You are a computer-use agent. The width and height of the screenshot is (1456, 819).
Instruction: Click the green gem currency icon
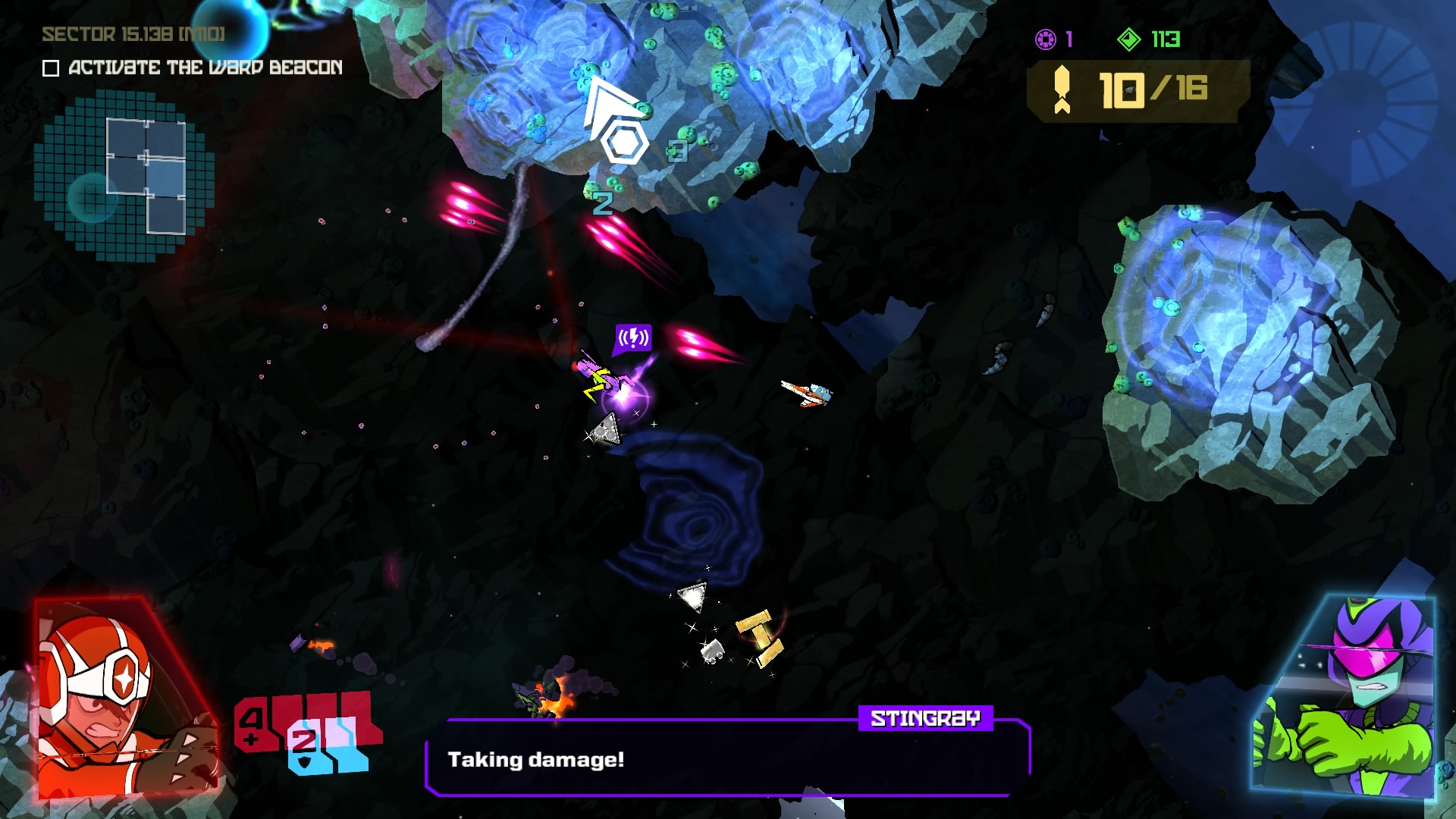(1129, 39)
